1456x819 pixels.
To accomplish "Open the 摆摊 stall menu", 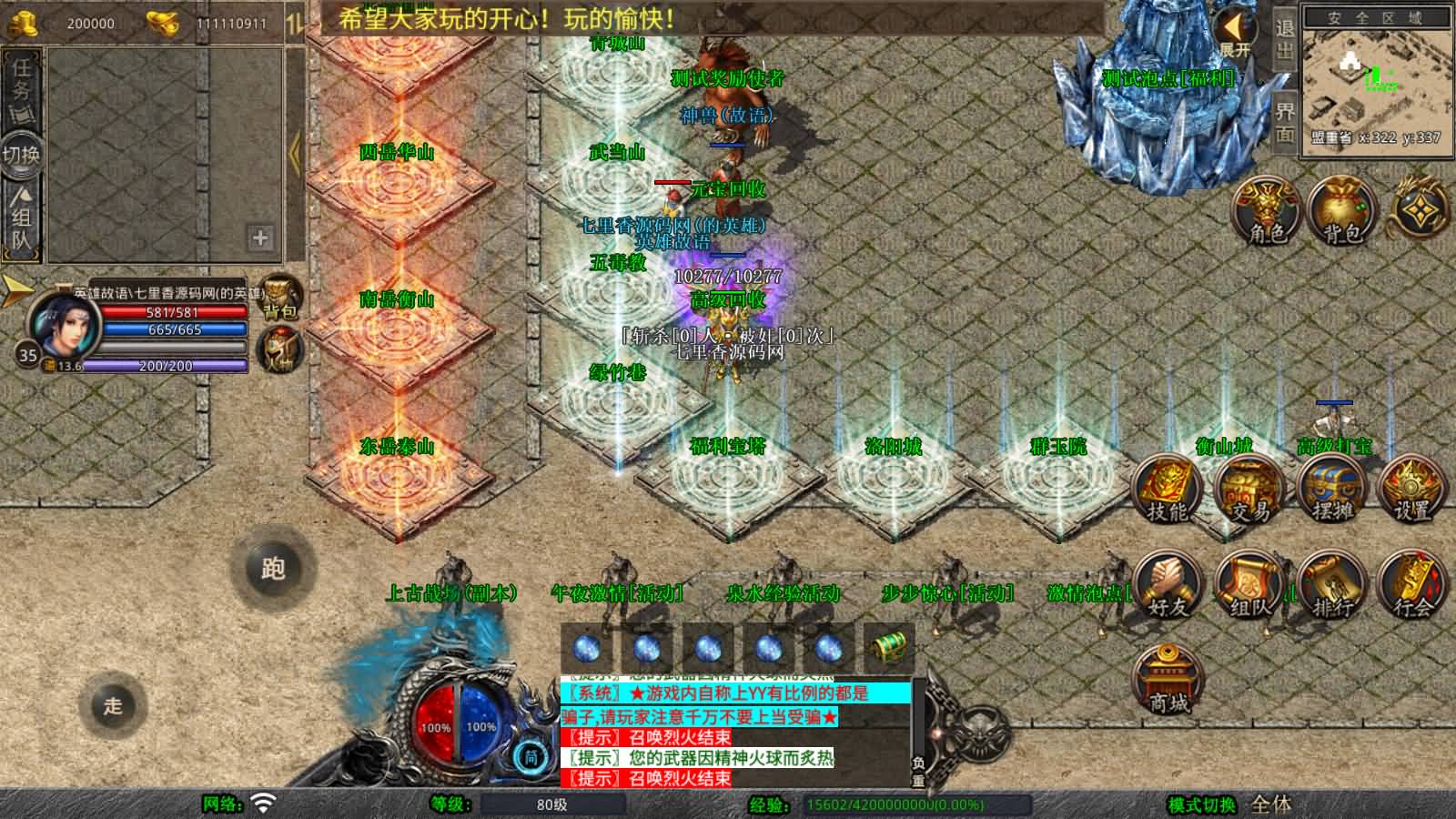I will point(1331,491).
